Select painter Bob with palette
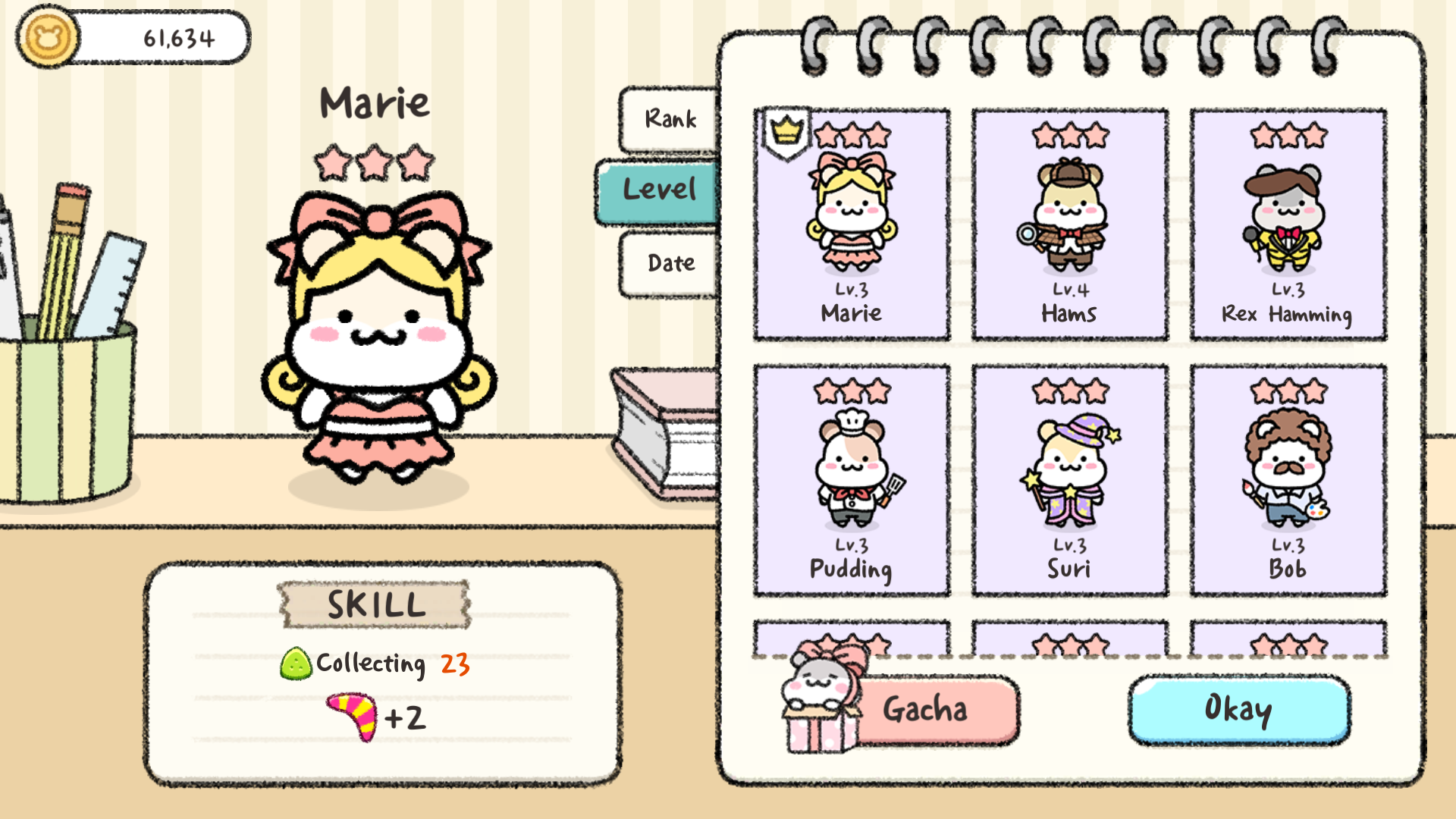 coord(1288,478)
